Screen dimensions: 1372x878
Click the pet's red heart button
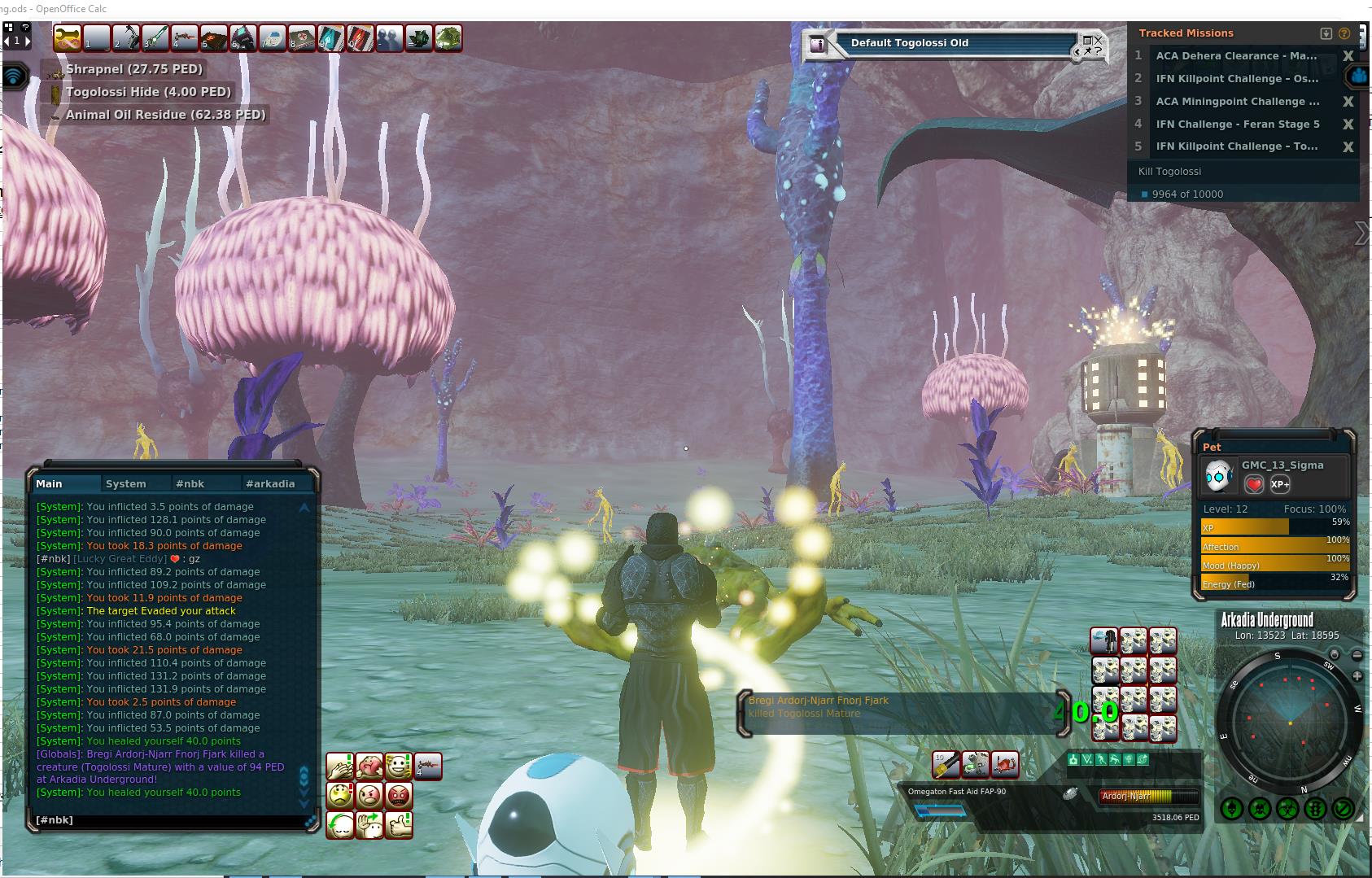click(x=1254, y=484)
